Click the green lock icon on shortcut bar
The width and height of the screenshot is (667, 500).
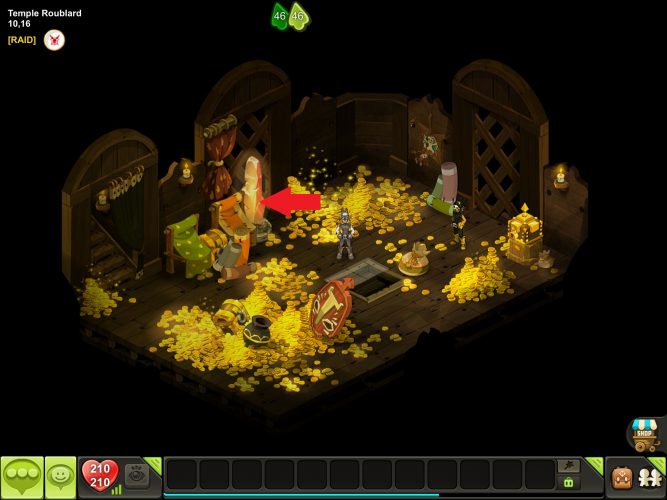click(x=569, y=483)
